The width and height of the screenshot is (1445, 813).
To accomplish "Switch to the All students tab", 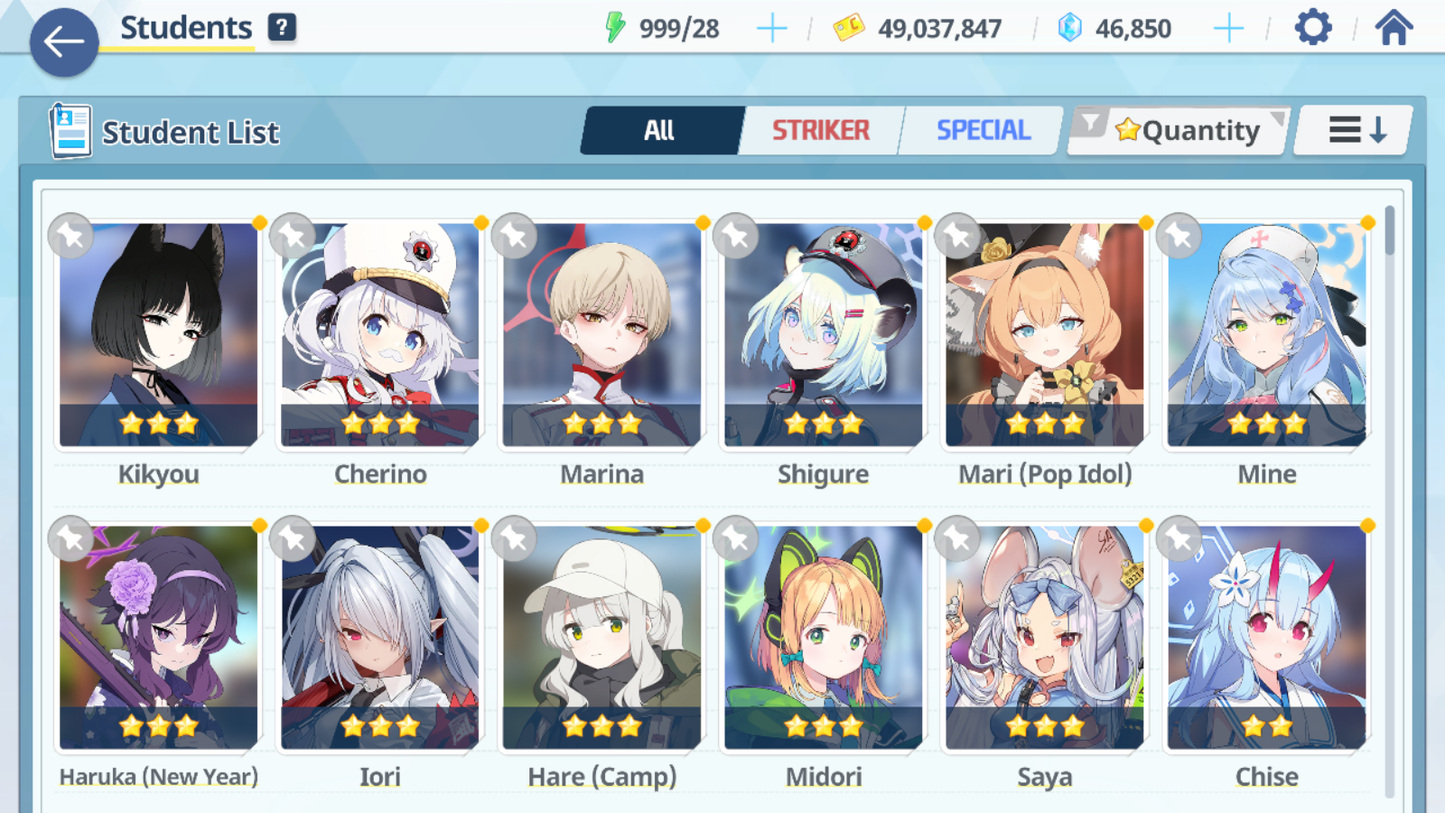I will click(659, 130).
